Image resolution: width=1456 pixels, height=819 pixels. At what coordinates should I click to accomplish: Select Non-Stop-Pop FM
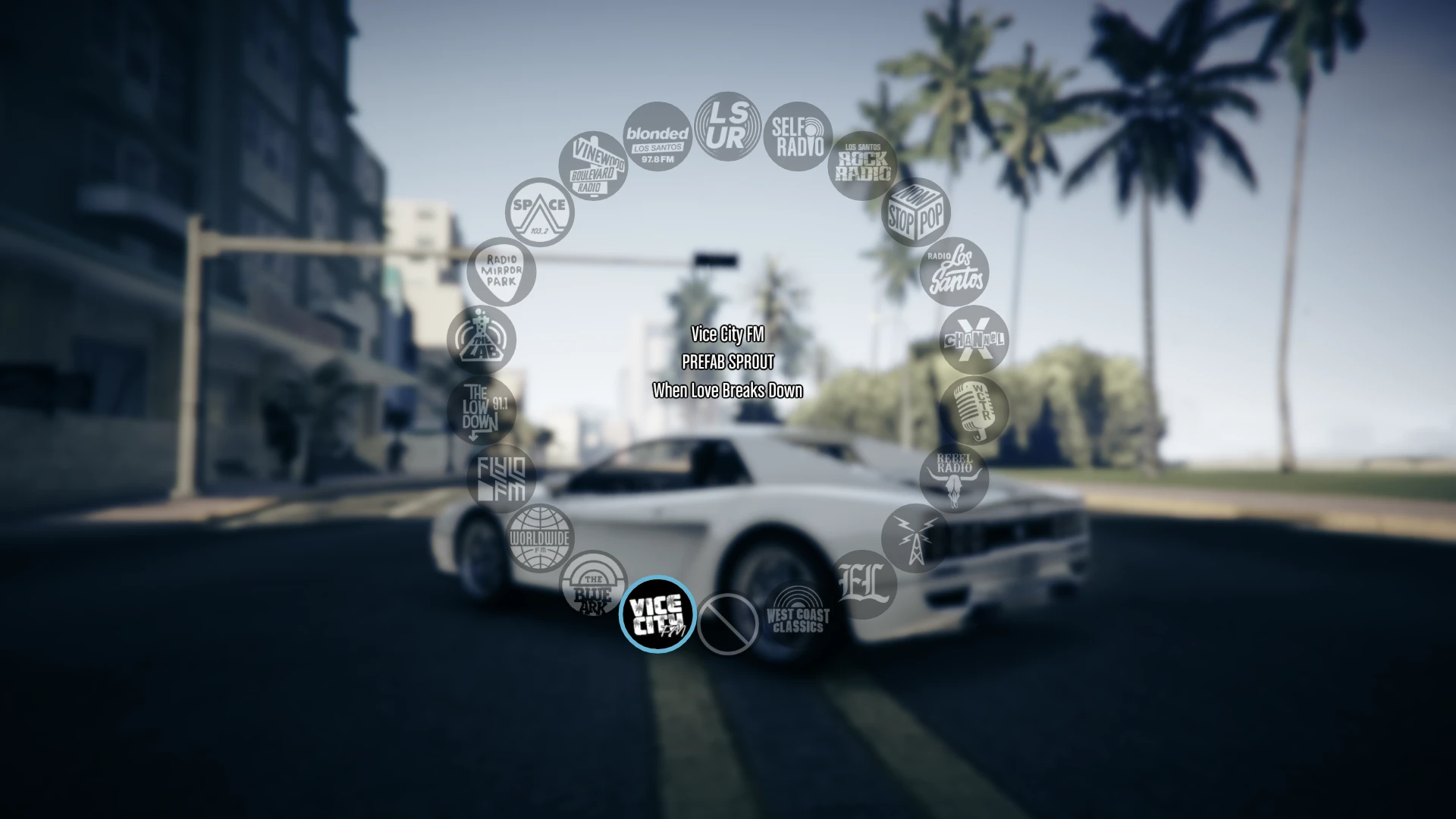coord(915,212)
